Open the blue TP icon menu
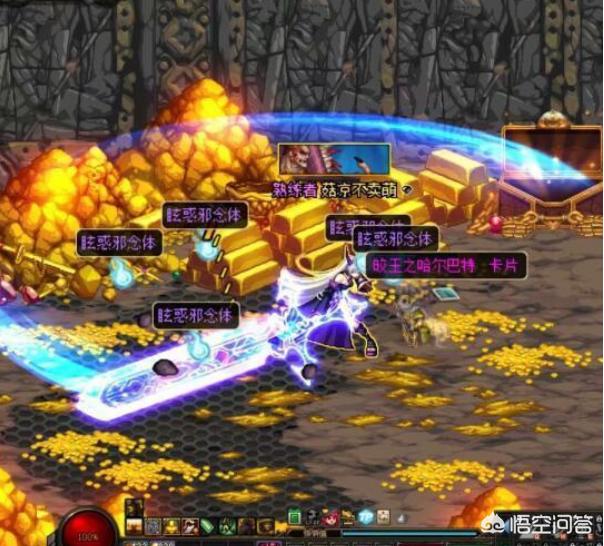The width and height of the screenshot is (604, 546). pyautogui.click(x=365, y=517)
